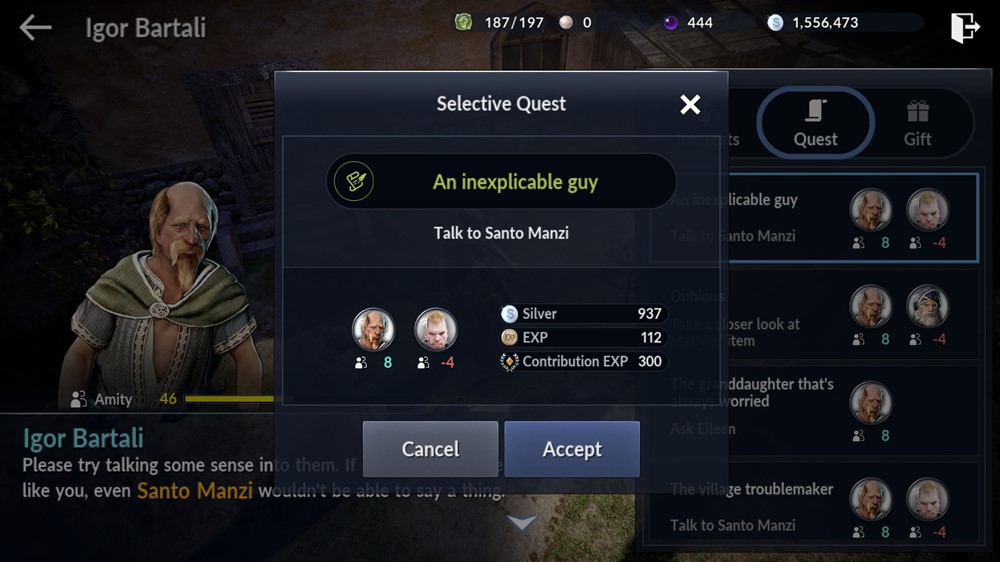Open the Gift tab
The height and width of the screenshot is (562, 1000).
pyautogui.click(x=917, y=124)
